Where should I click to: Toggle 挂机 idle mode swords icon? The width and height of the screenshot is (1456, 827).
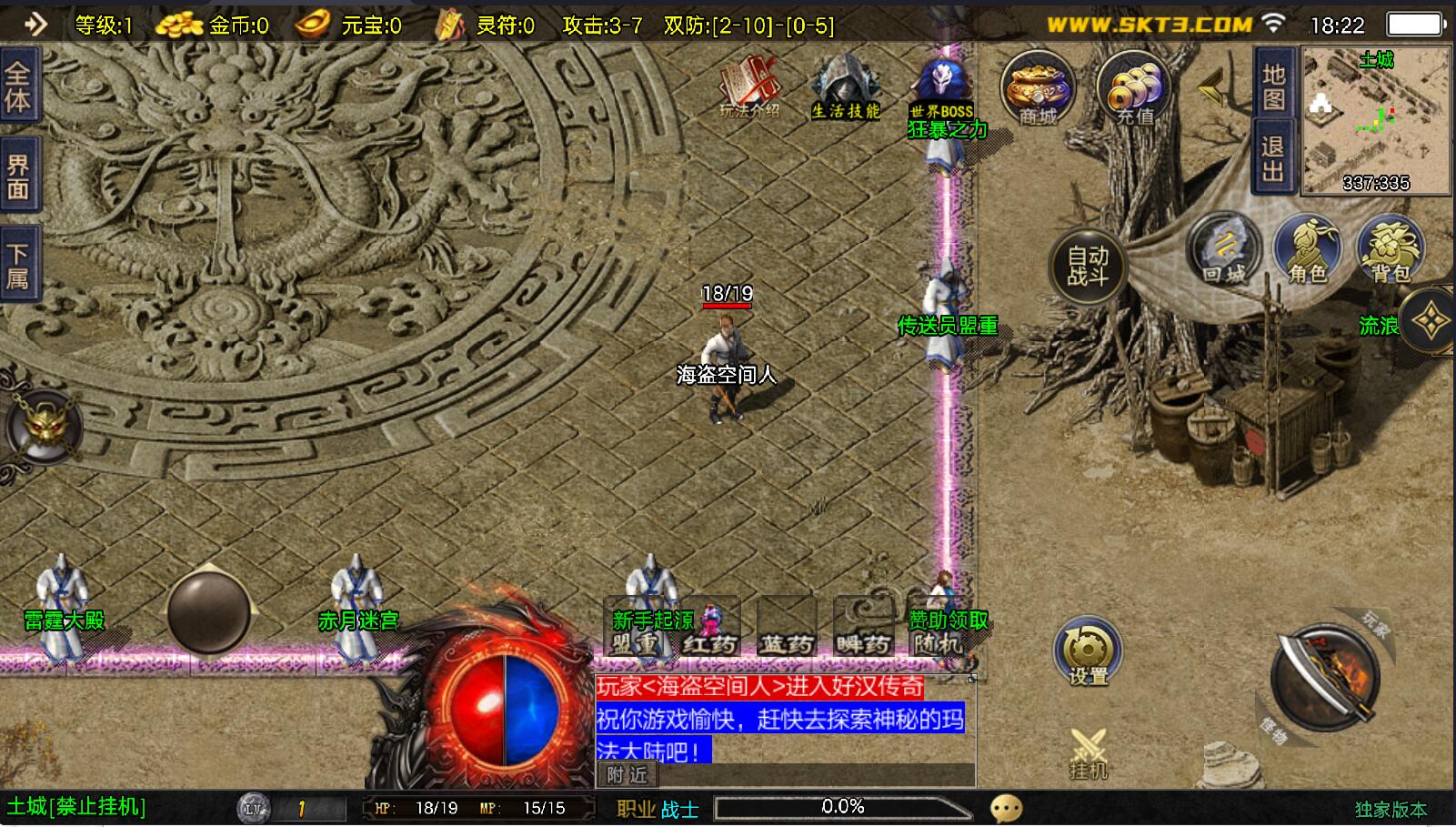pyautogui.click(x=1088, y=753)
